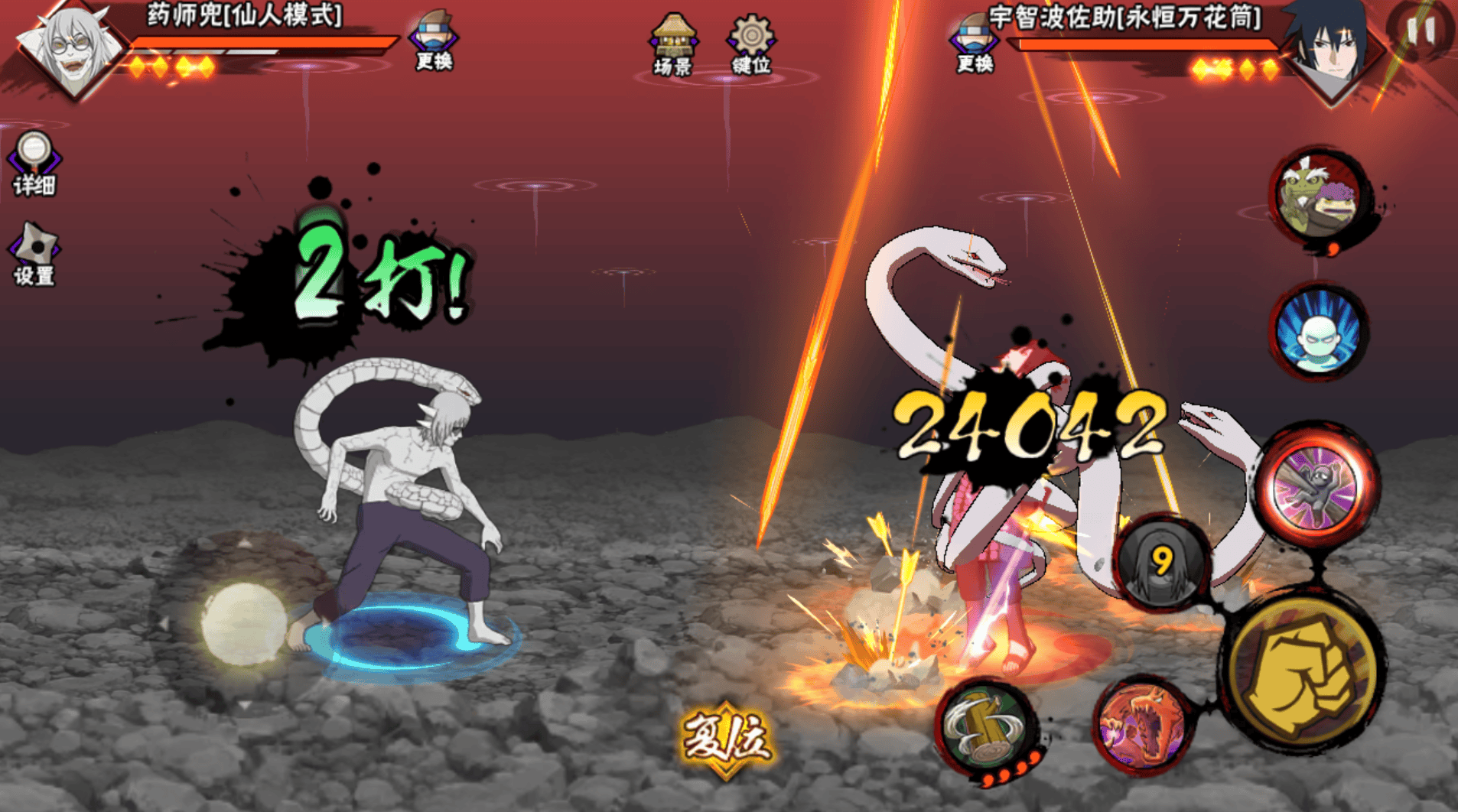1458x812 pixels.
Task: Tap the 复位 reset button
Action: coord(726,739)
